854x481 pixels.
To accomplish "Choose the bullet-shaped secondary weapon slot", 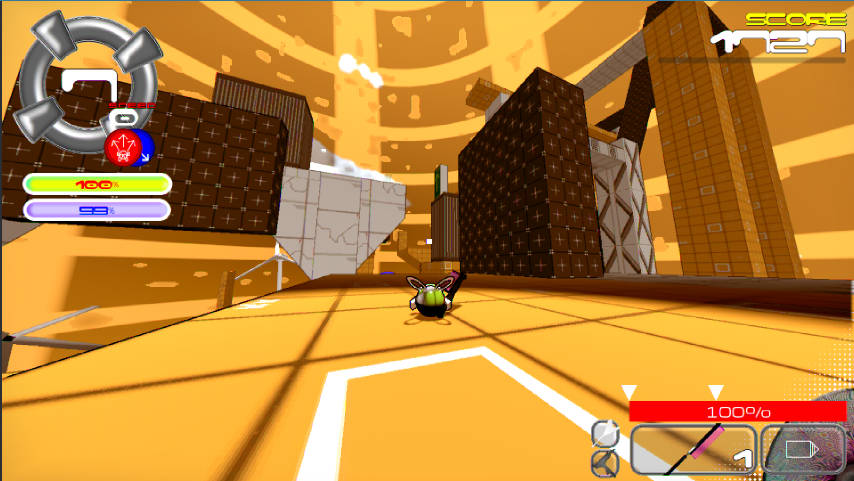I will [x=803, y=449].
